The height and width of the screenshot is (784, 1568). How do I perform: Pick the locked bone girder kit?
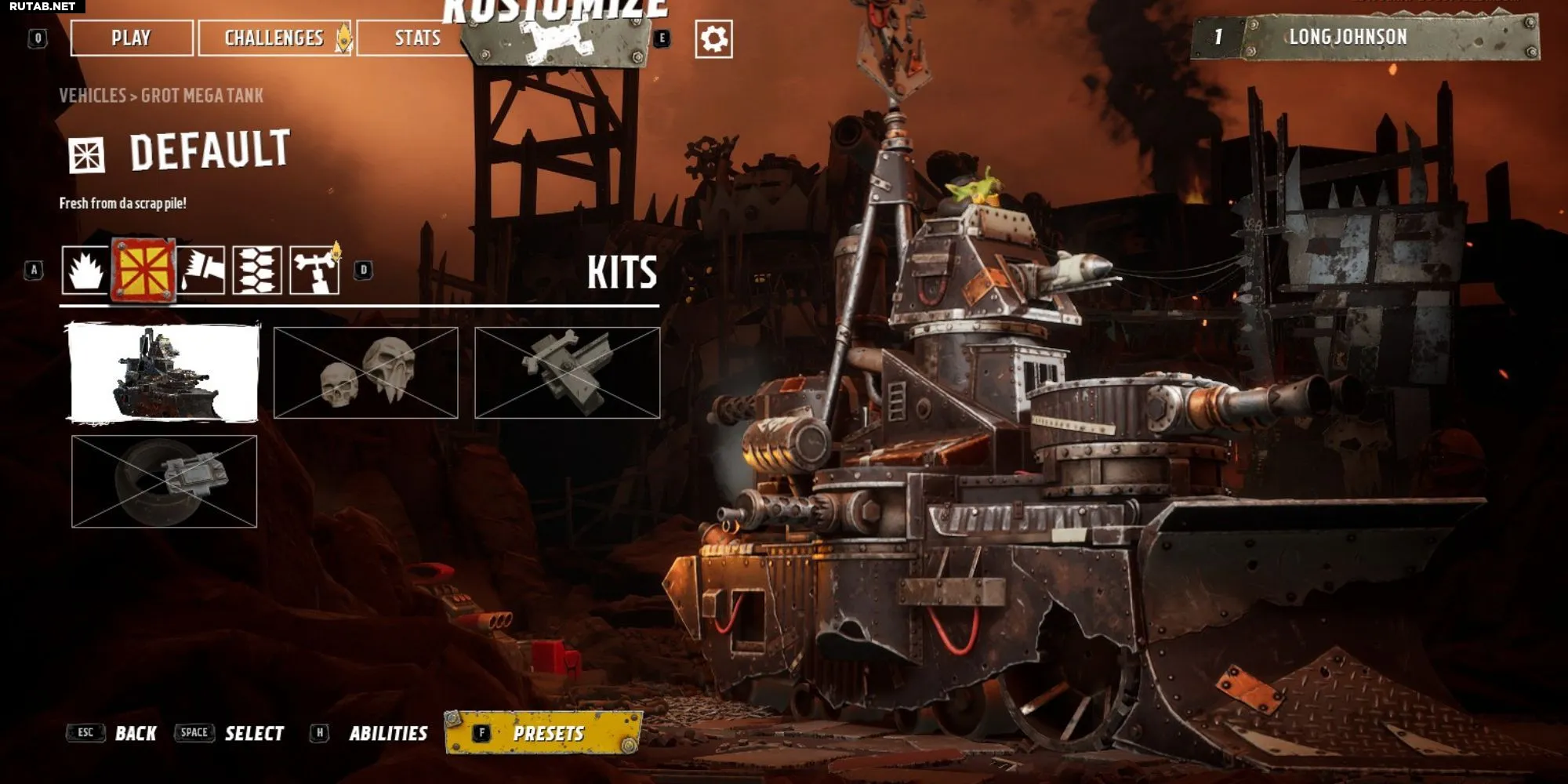(567, 372)
